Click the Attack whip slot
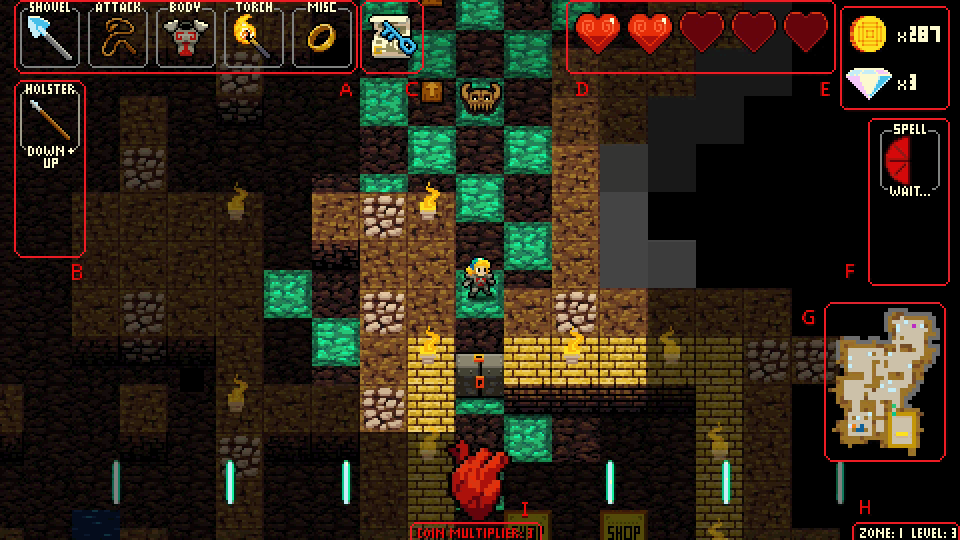The width and height of the screenshot is (960, 540). [x=117, y=37]
